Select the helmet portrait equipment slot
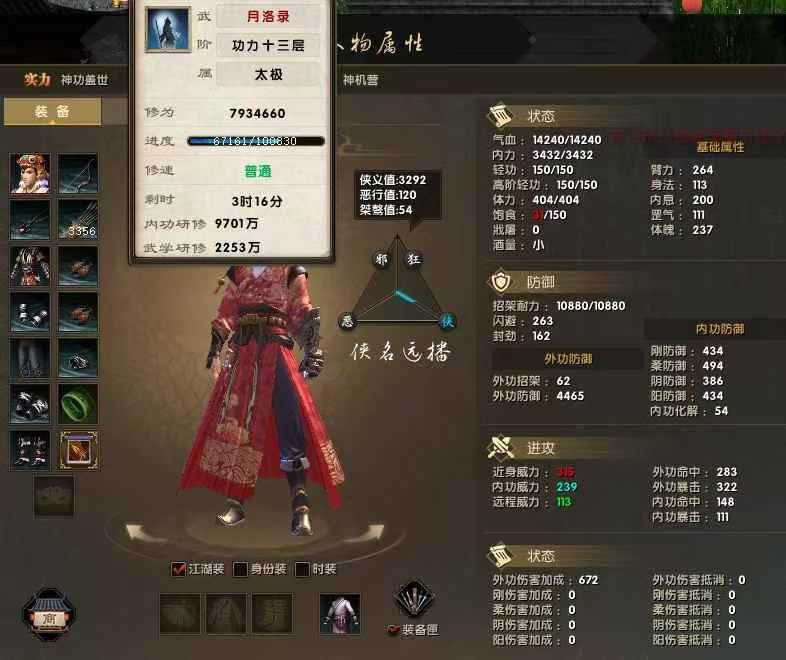The width and height of the screenshot is (786, 660). tap(30, 173)
